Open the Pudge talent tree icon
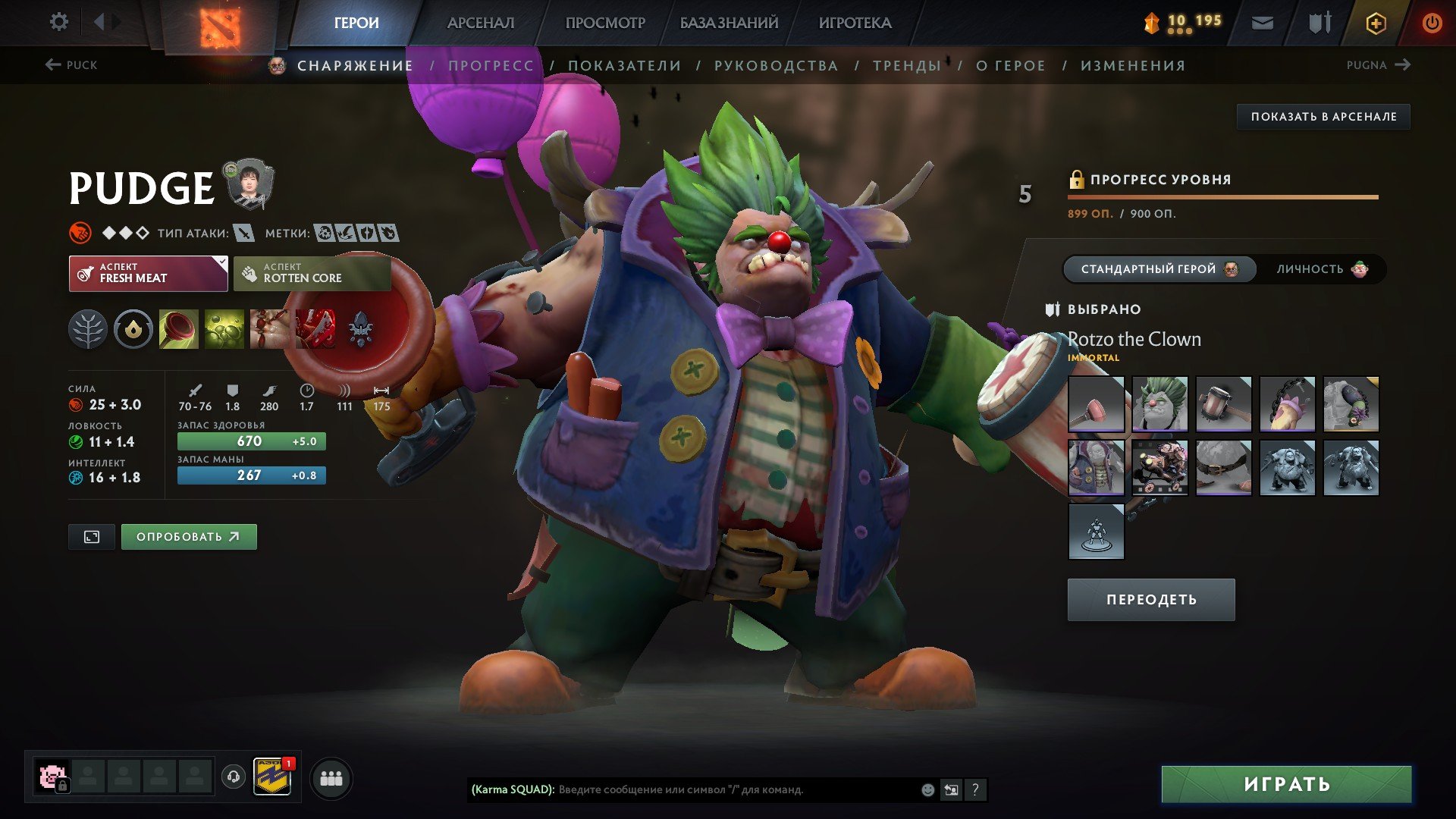The height and width of the screenshot is (819, 1456). 89,329
